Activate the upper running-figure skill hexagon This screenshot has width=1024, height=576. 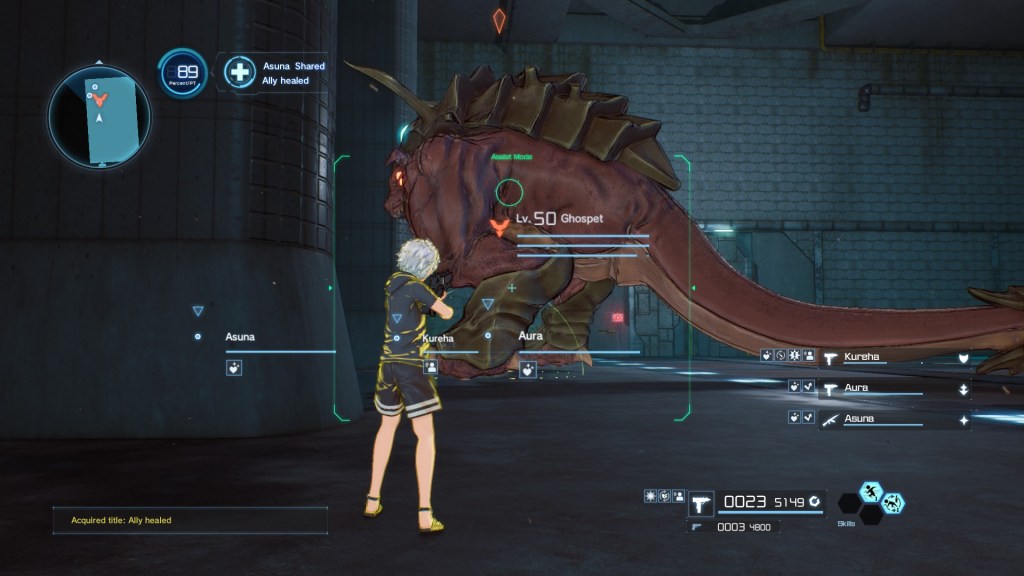(x=871, y=491)
